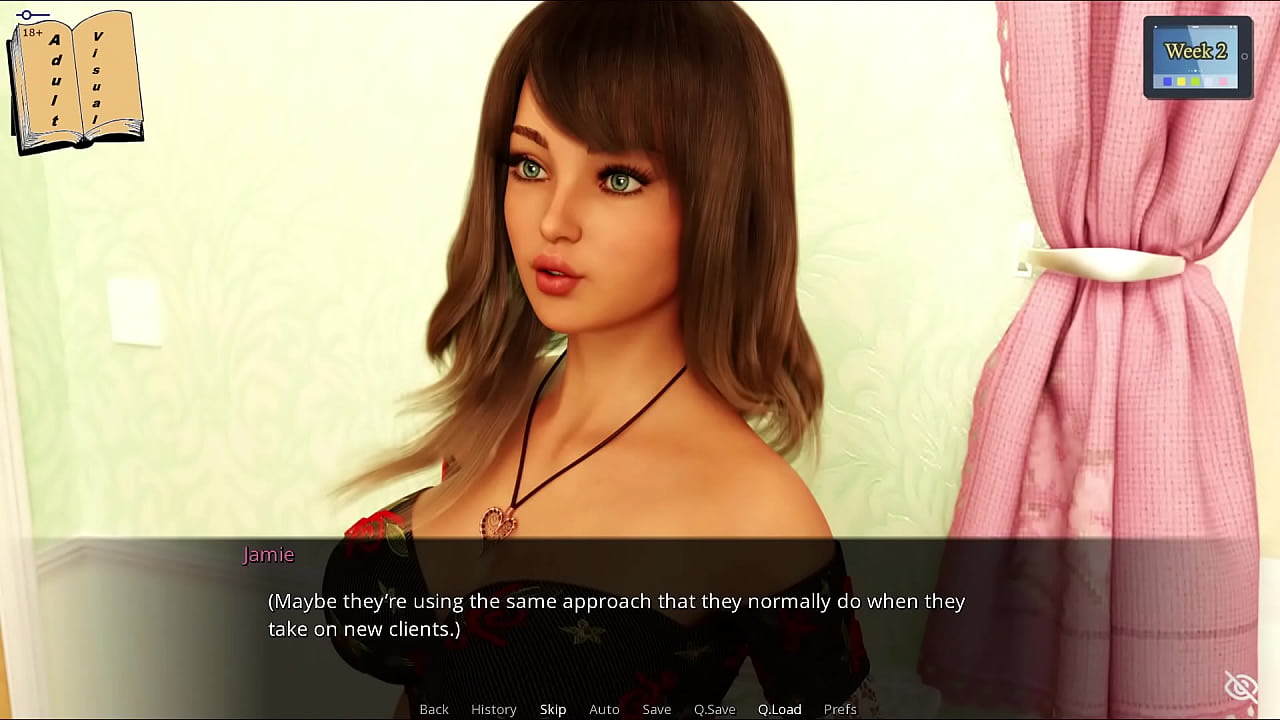
Task: Load the quick save with Q.Load
Action: point(780,709)
